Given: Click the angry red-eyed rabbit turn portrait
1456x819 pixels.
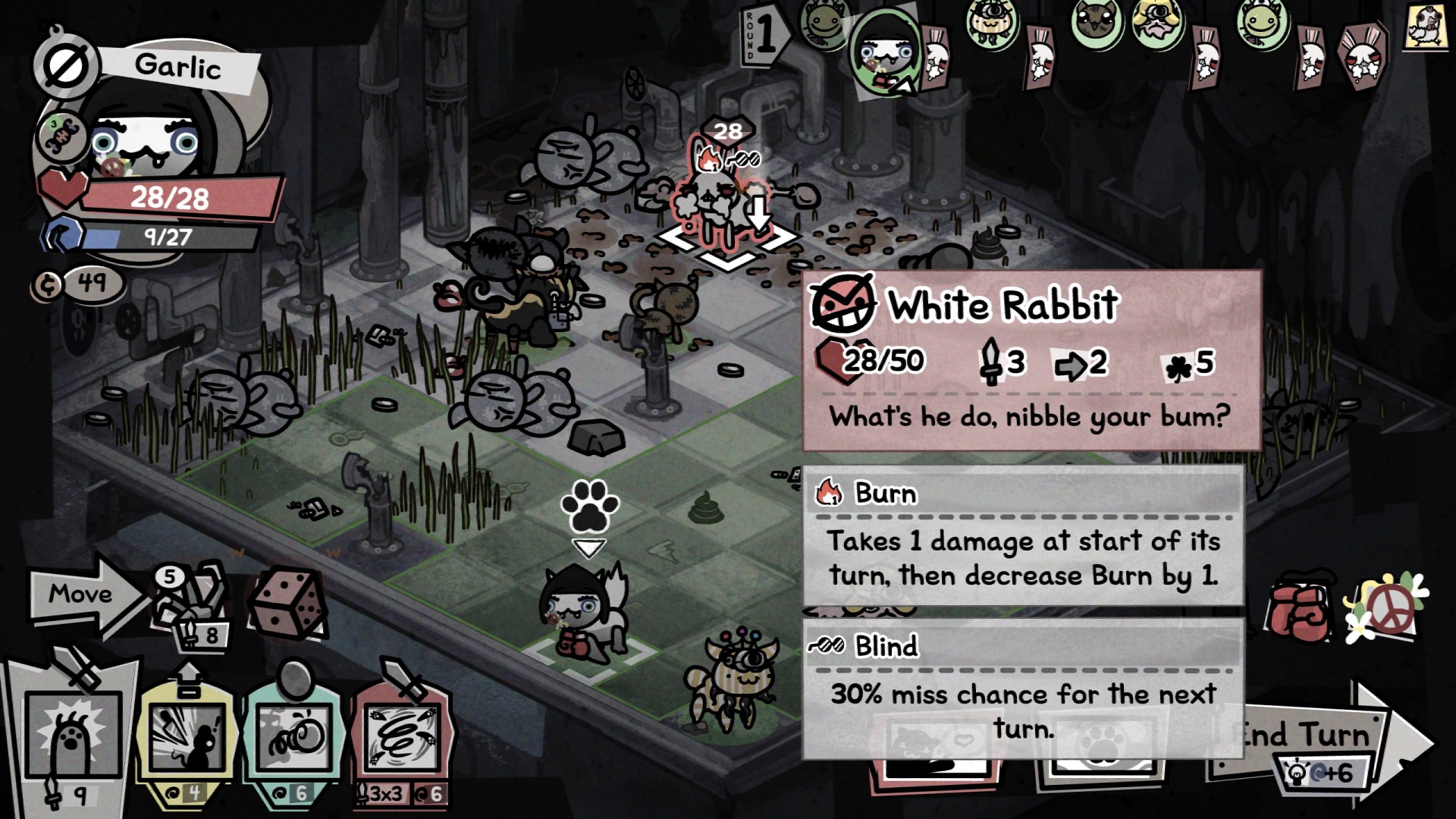Looking at the screenshot, I should click(x=1363, y=52).
